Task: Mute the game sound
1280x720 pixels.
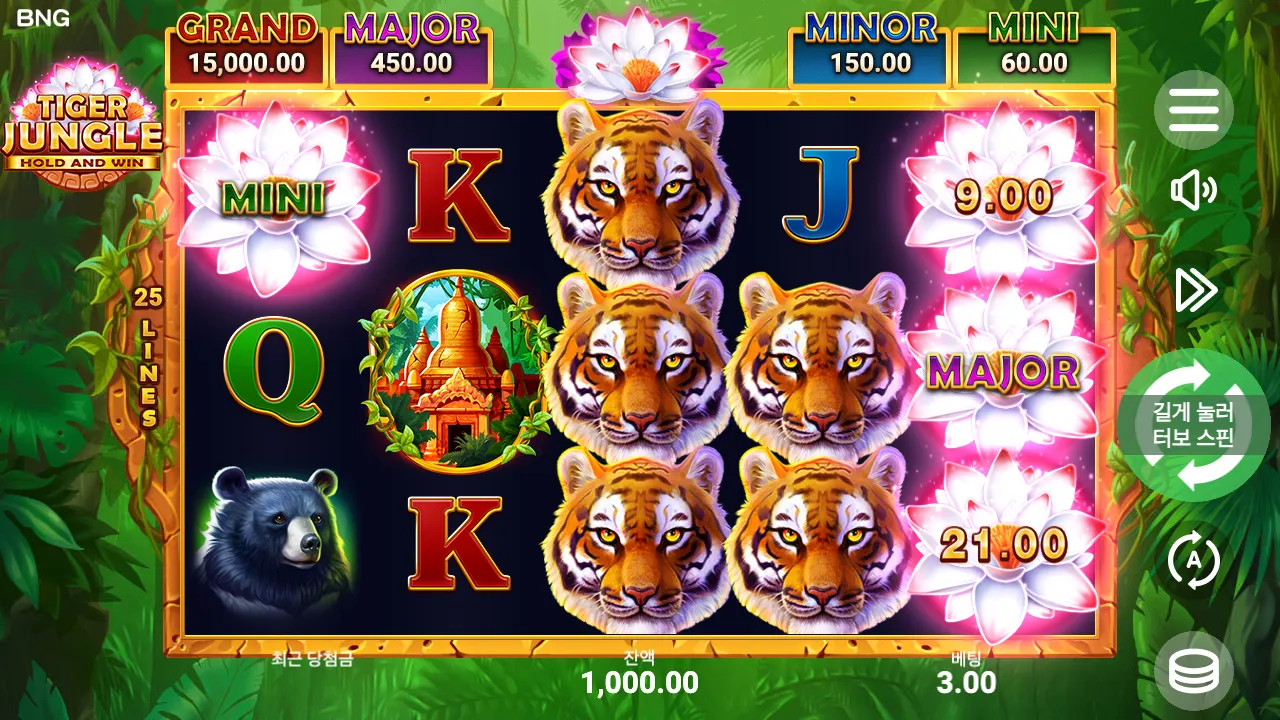Action: click(x=1194, y=190)
